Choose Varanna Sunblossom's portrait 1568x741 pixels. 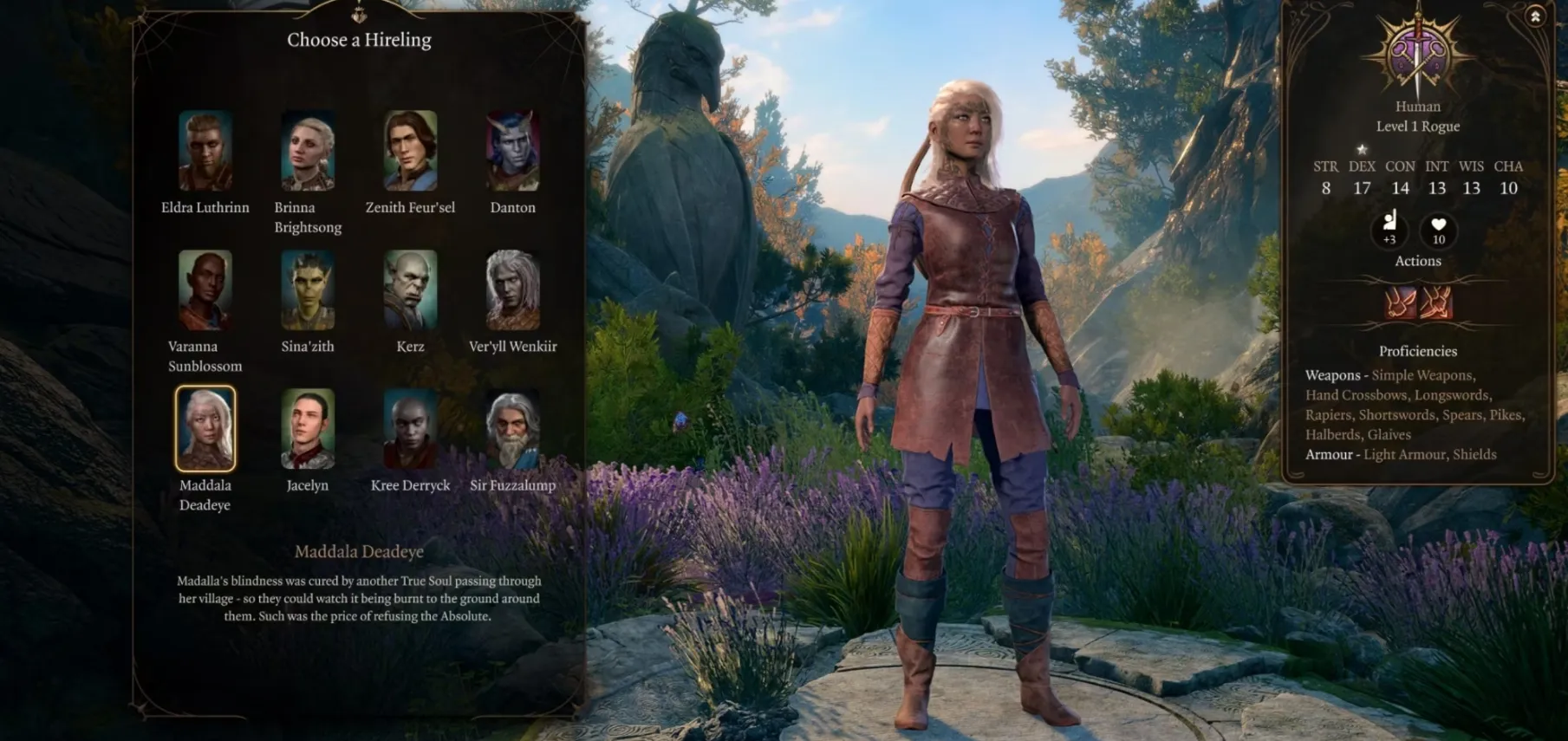point(205,290)
